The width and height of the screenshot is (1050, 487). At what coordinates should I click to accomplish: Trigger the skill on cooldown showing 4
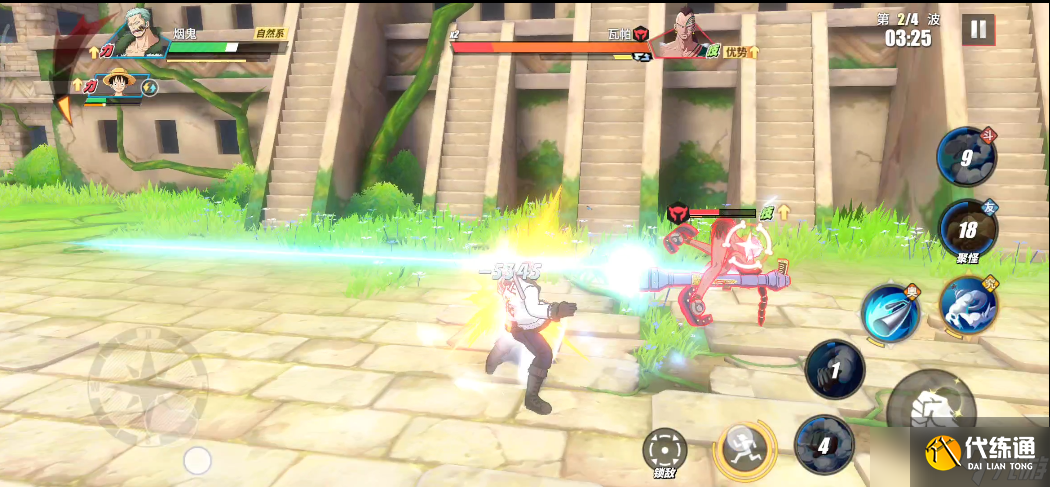pyautogui.click(x=823, y=445)
